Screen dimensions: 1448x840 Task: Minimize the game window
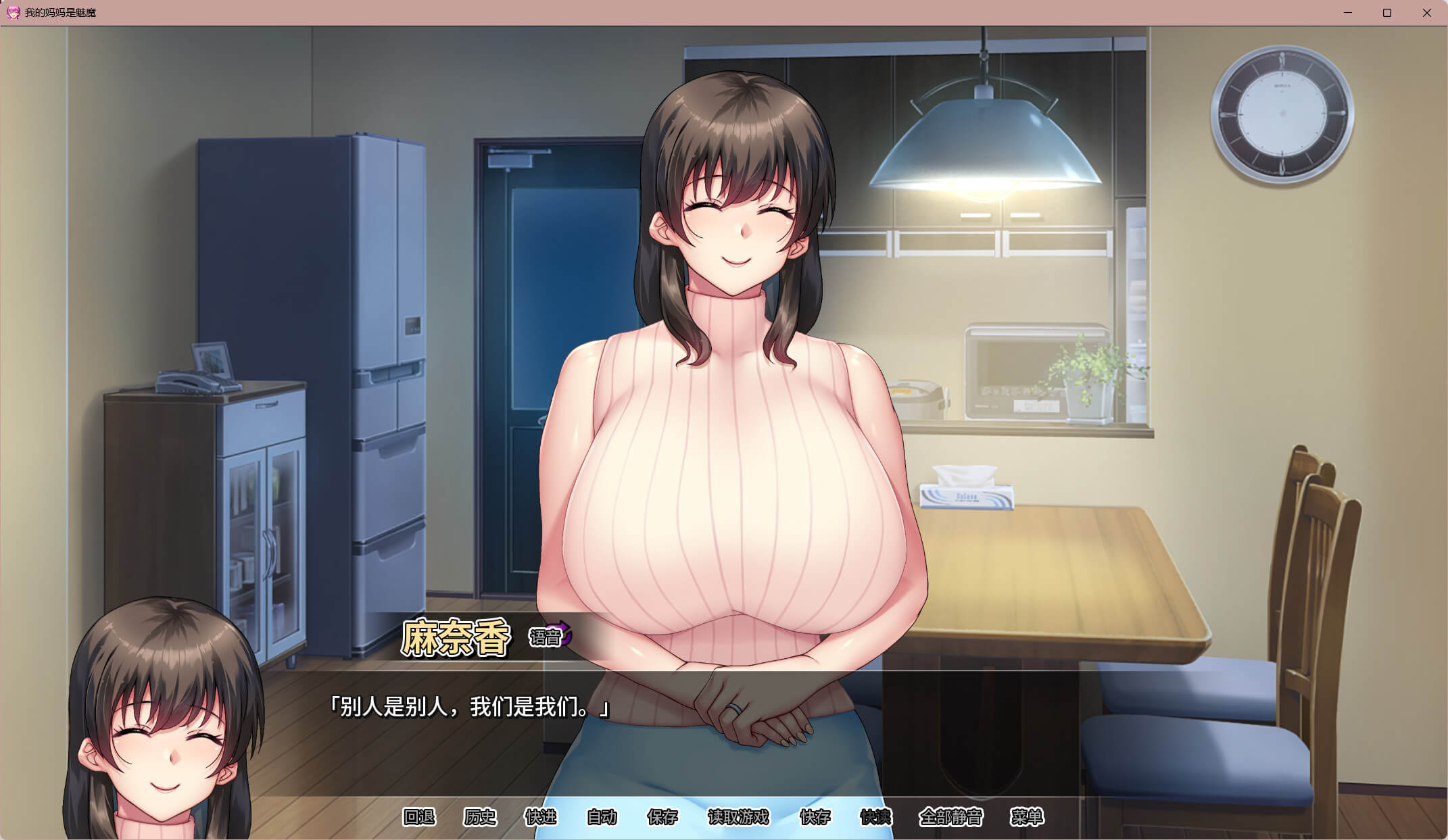(1347, 13)
